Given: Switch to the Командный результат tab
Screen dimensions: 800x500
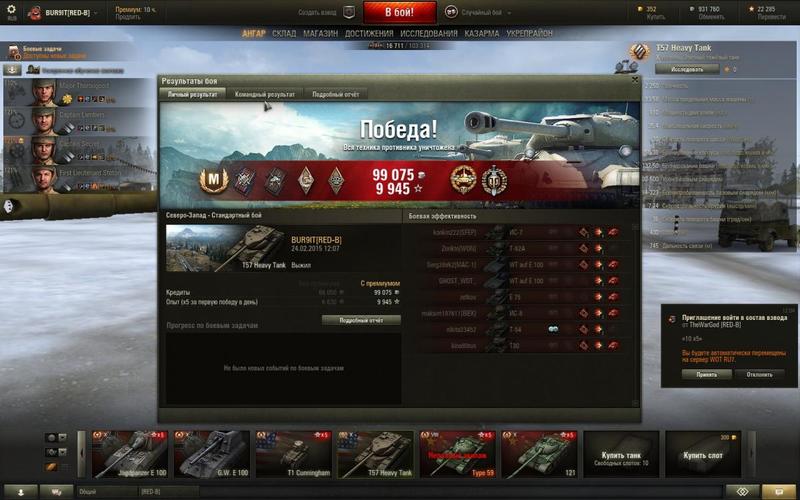Looking at the screenshot, I should click(x=265, y=94).
